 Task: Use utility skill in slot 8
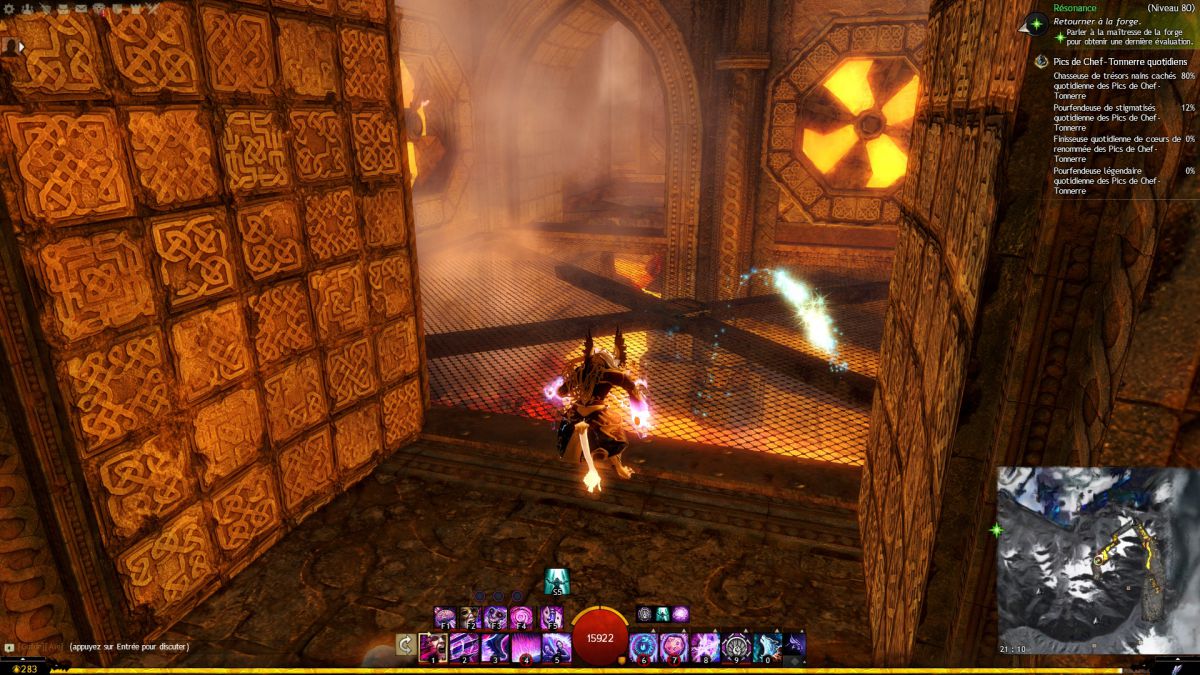[x=705, y=646]
